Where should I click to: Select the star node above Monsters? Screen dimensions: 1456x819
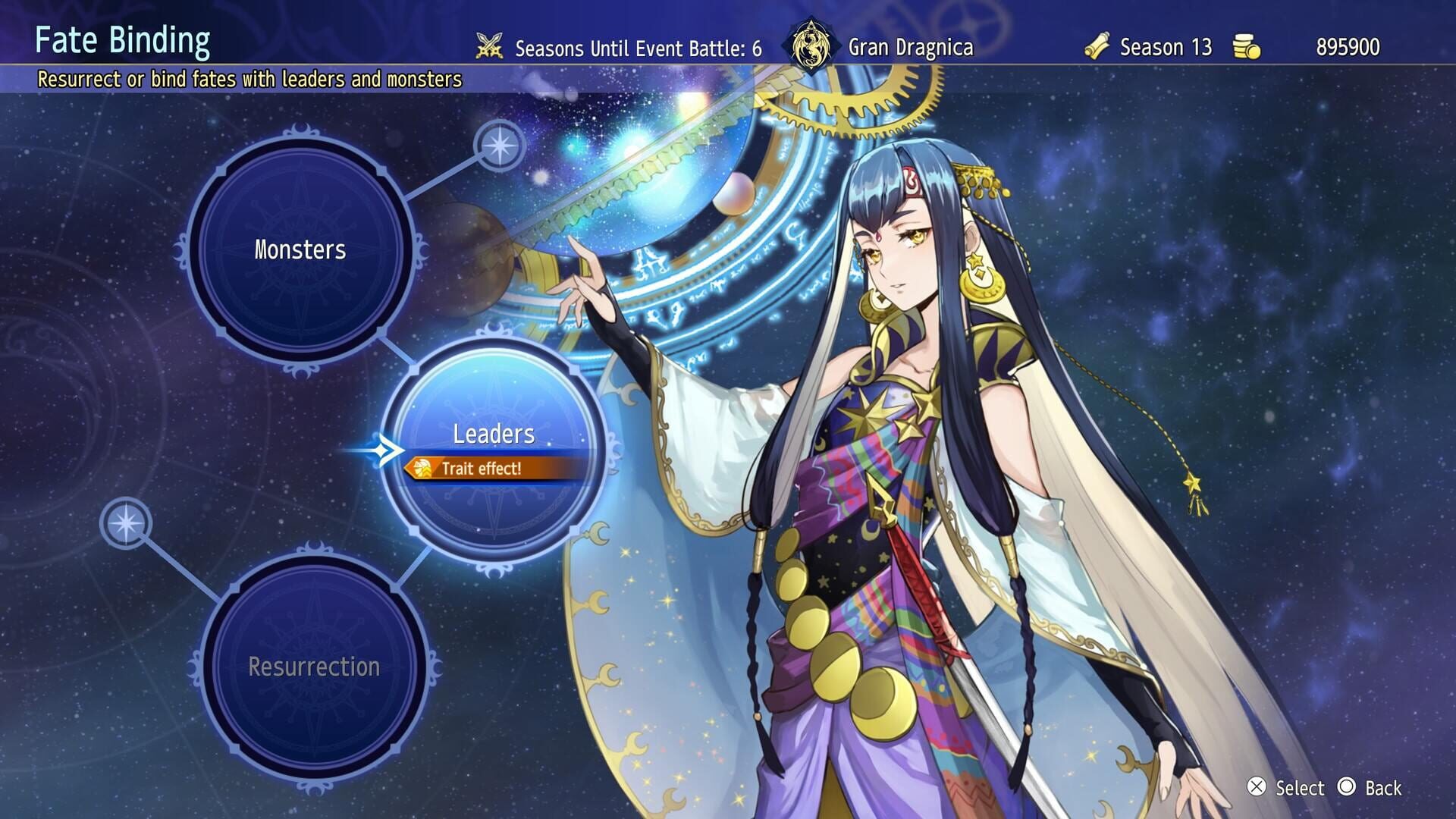[x=500, y=146]
